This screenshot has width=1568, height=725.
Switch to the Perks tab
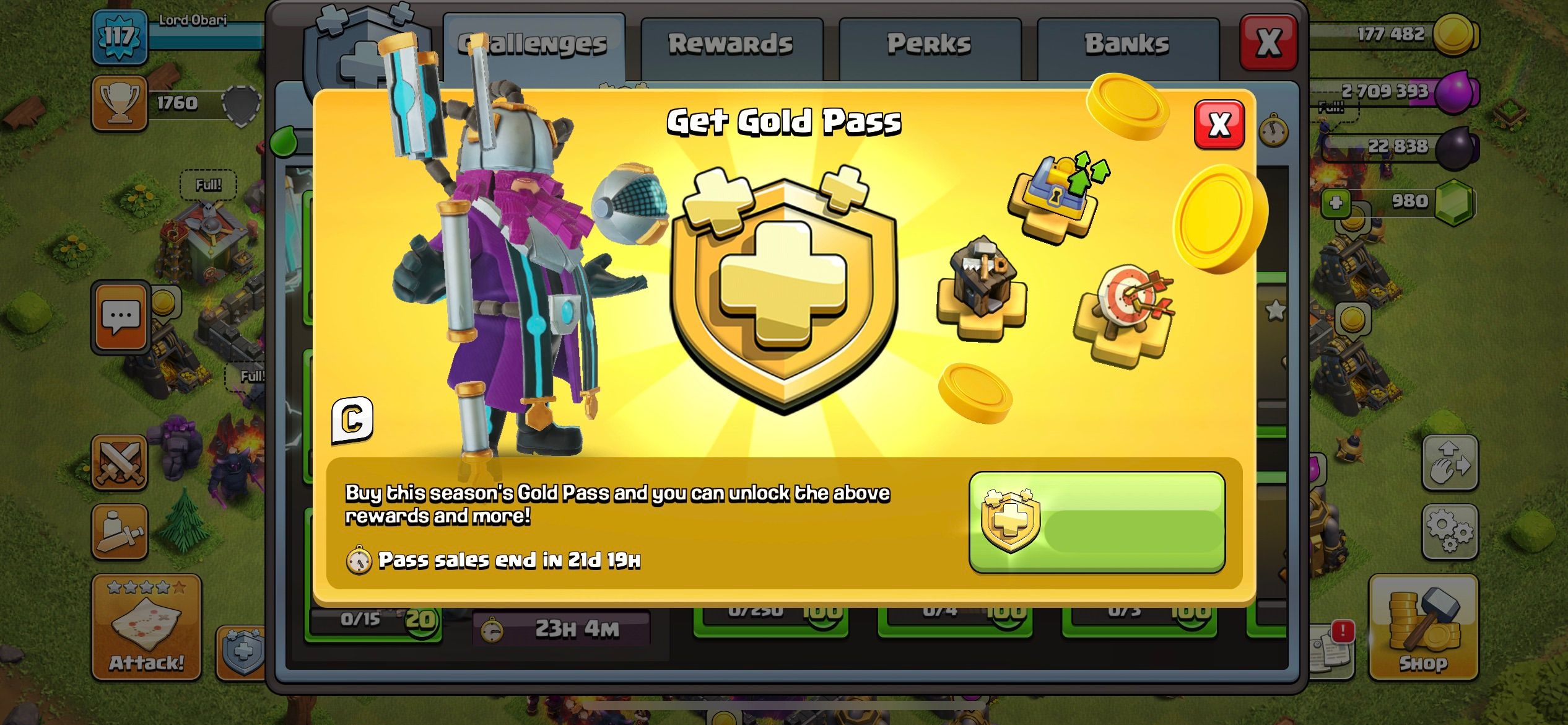pyautogui.click(x=928, y=43)
